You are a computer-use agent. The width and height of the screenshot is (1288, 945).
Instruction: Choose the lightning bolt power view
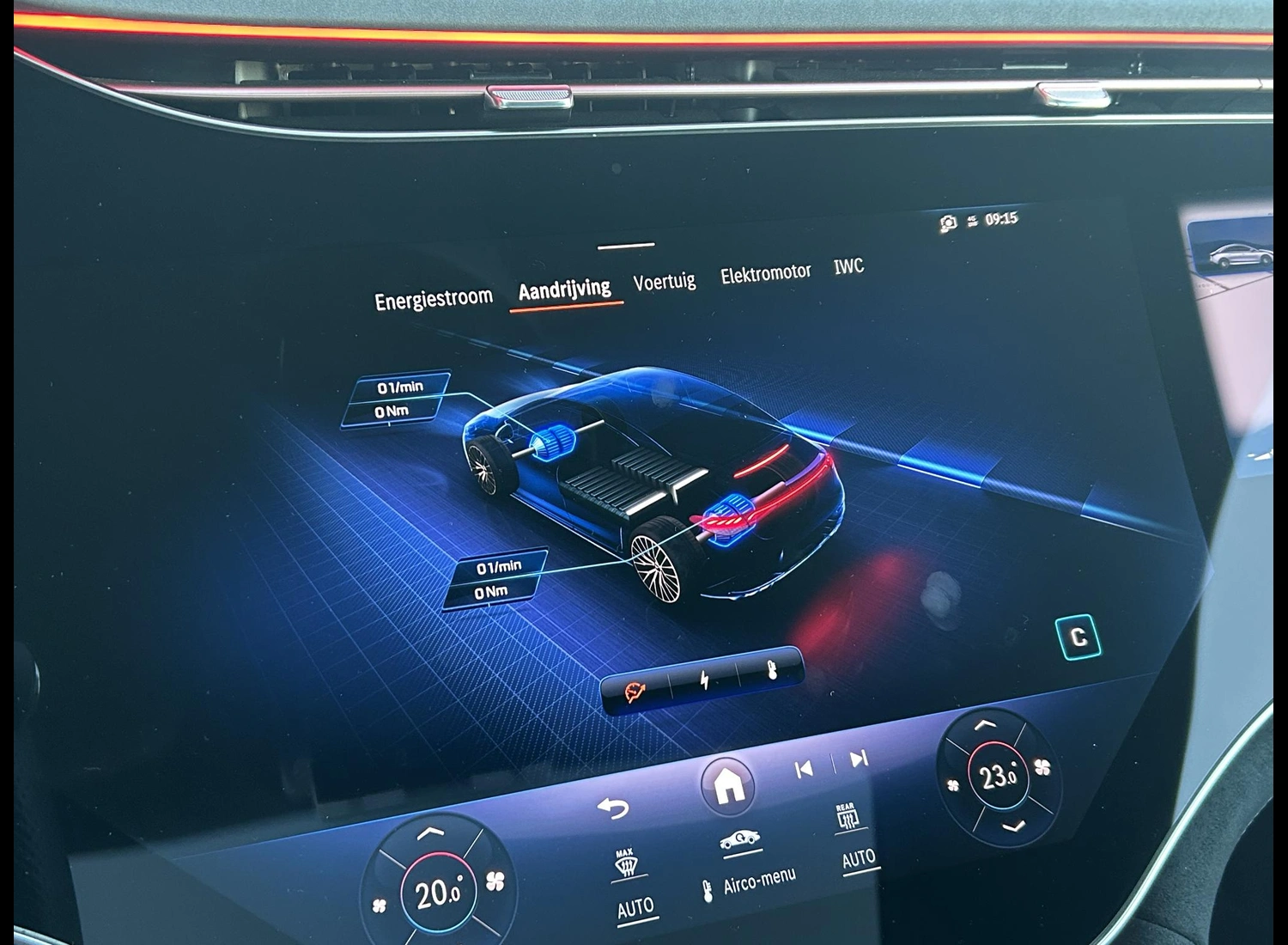point(705,680)
